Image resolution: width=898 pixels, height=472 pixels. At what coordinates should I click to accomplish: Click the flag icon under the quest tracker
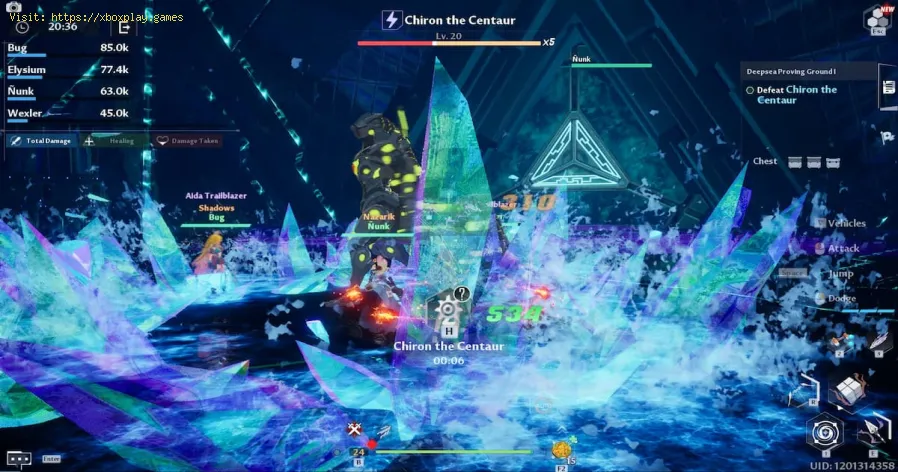[886, 137]
